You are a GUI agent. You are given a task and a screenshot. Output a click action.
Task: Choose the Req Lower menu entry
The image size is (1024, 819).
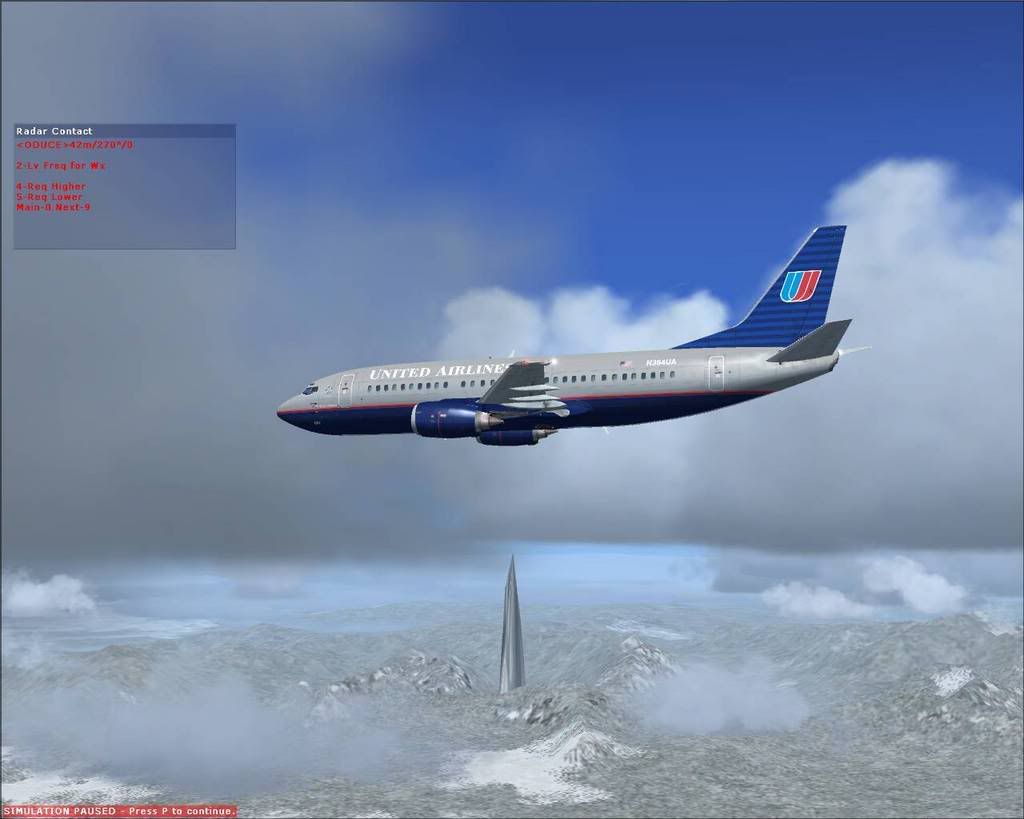pyautogui.click(x=50, y=197)
